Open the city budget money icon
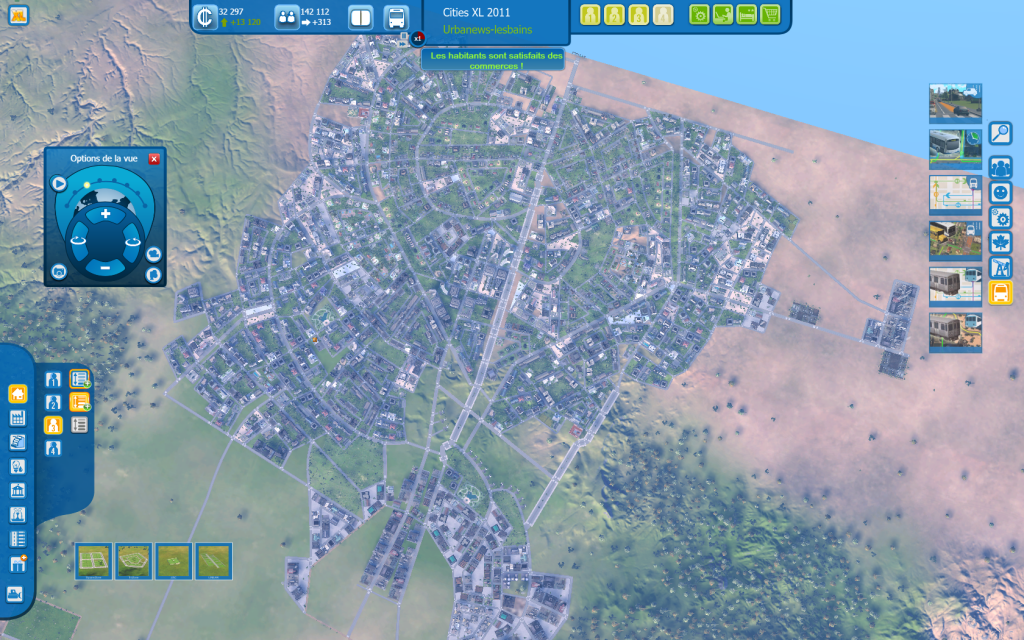This screenshot has height=640, width=1024. coord(206,17)
